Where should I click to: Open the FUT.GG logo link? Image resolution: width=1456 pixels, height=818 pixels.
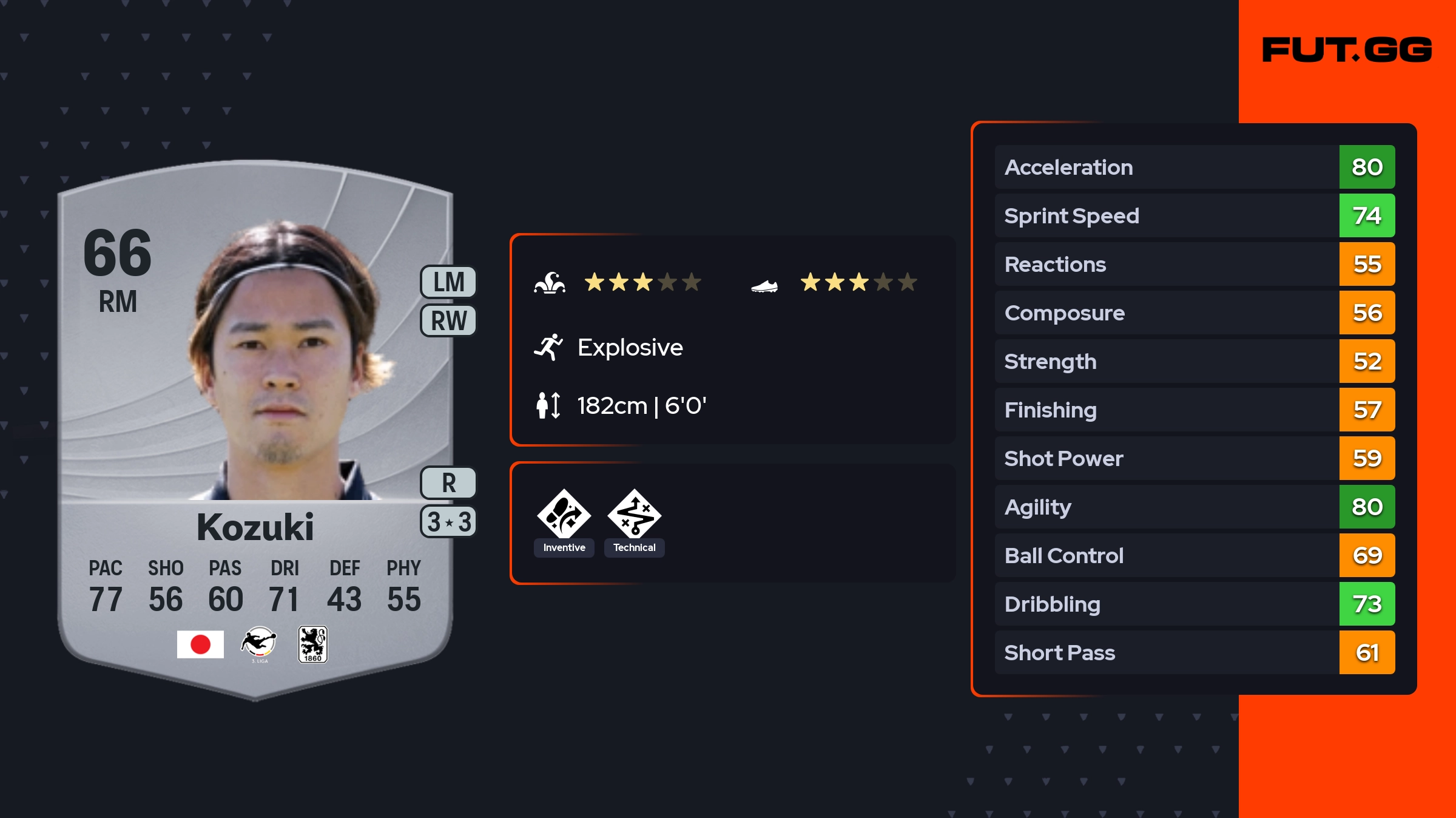coord(1347,50)
